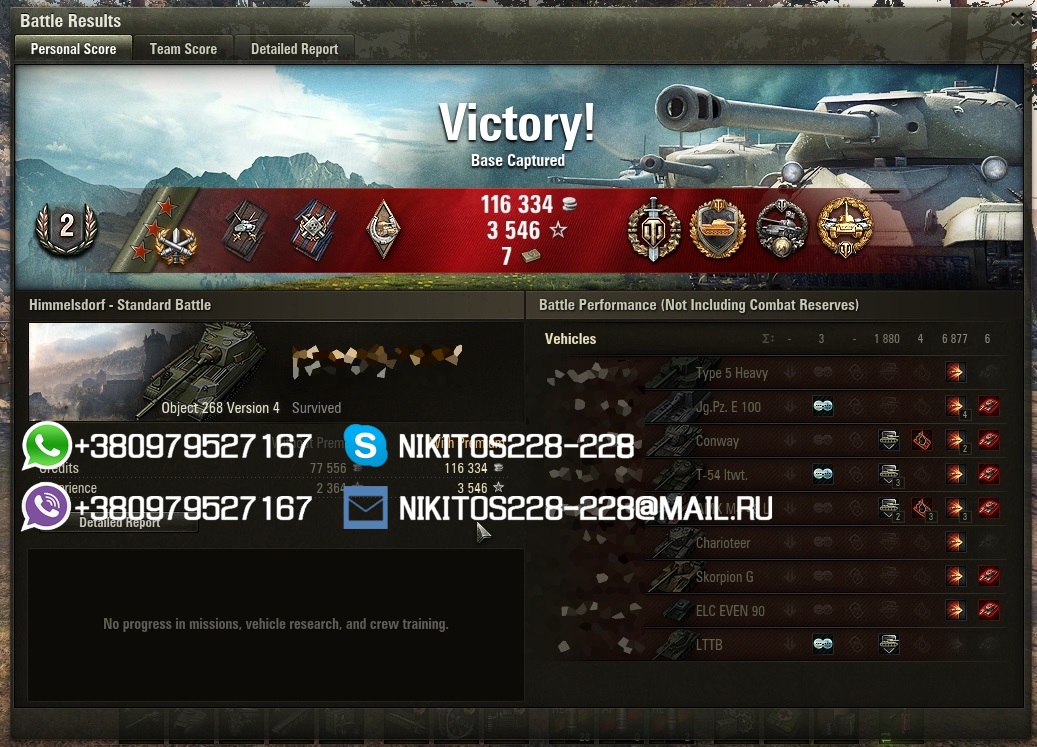Screen dimensions: 1037x747
Task: Choose the Conway vehicle row
Action: [717, 441]
